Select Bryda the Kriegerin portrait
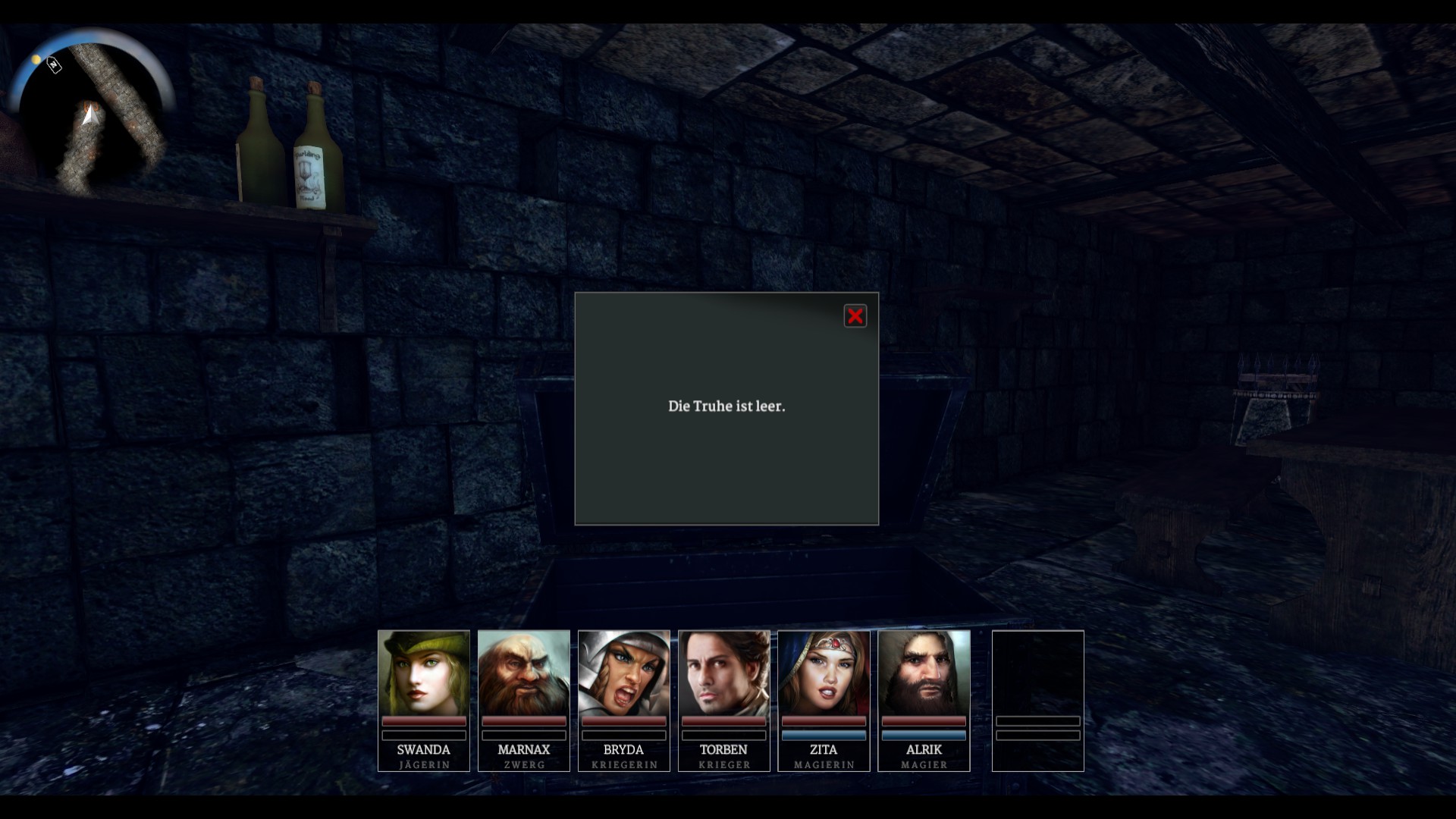Image resolution: width=1456 pixels, height=819 pixels. pos(623,673)
